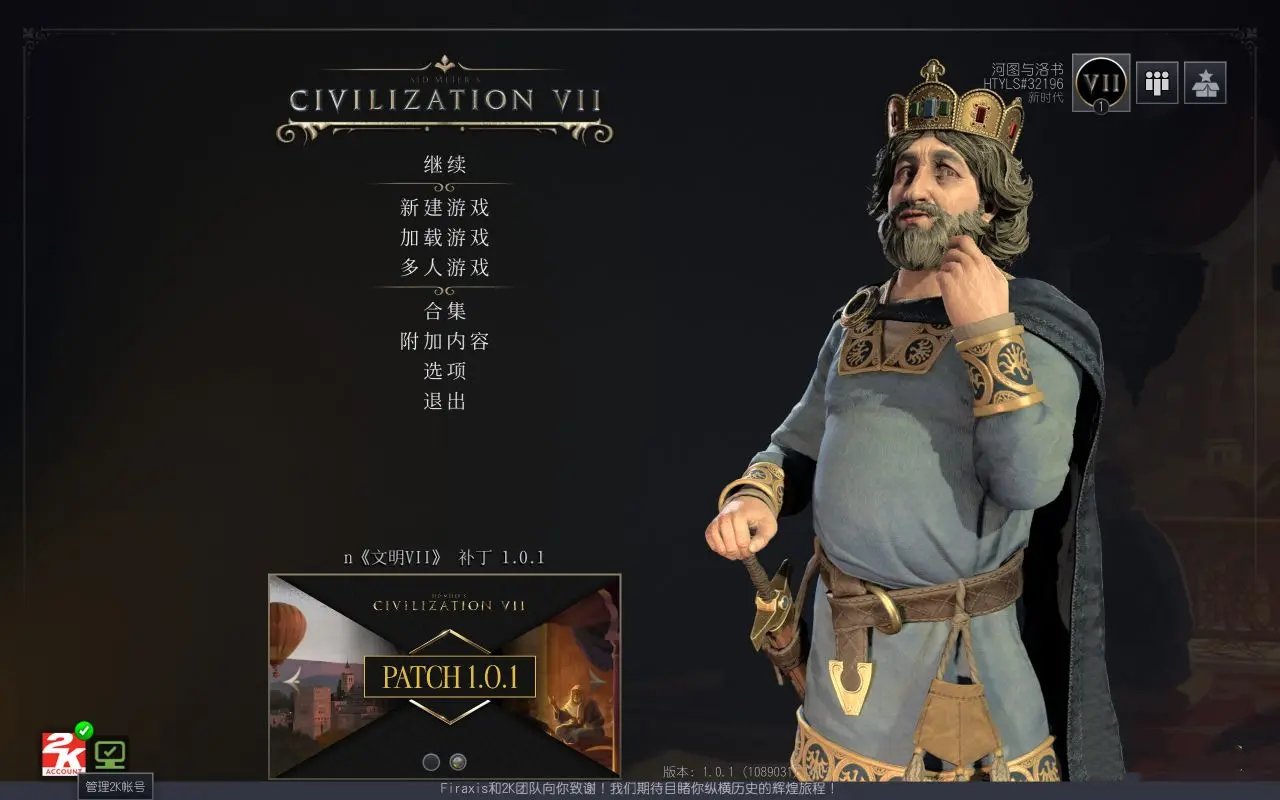
Task: Open the 选项 options menu
Action: tap(445, 371)
